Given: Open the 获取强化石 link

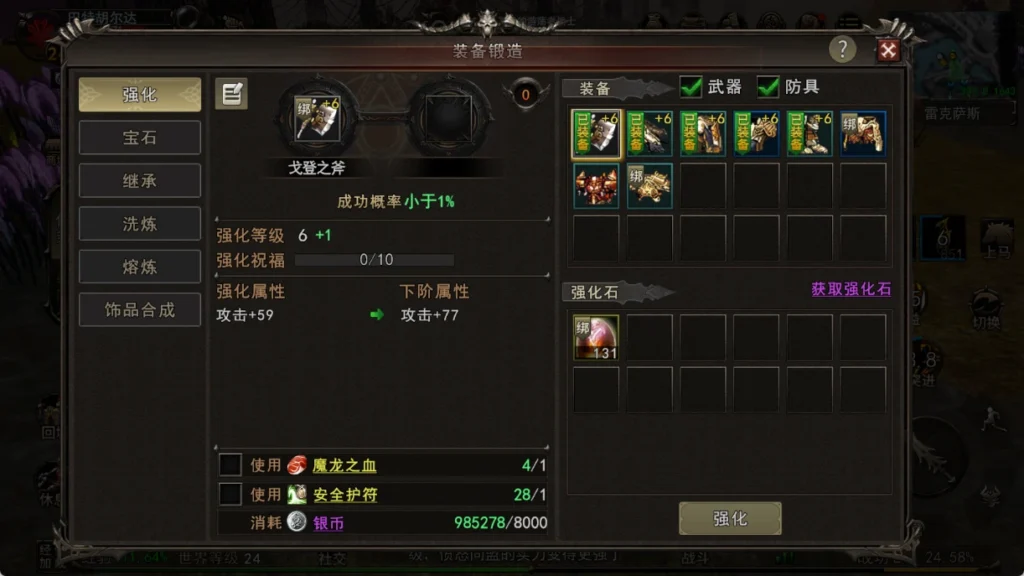Looking at the screenshot, I should tap(850, 289).
